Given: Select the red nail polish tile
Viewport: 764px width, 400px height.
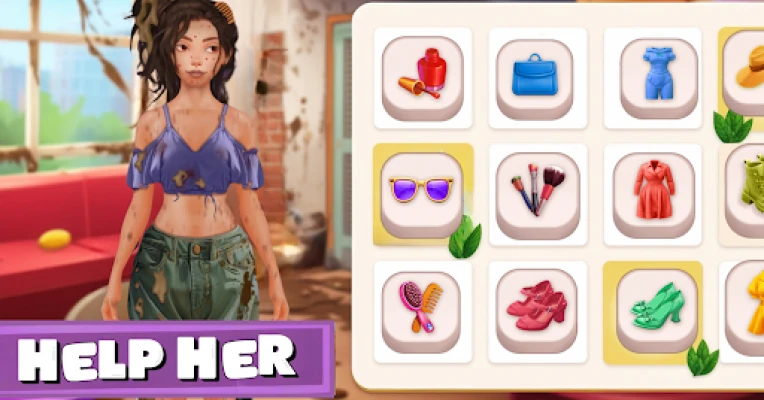Looking at the screenshot, I should click(422, 77).
